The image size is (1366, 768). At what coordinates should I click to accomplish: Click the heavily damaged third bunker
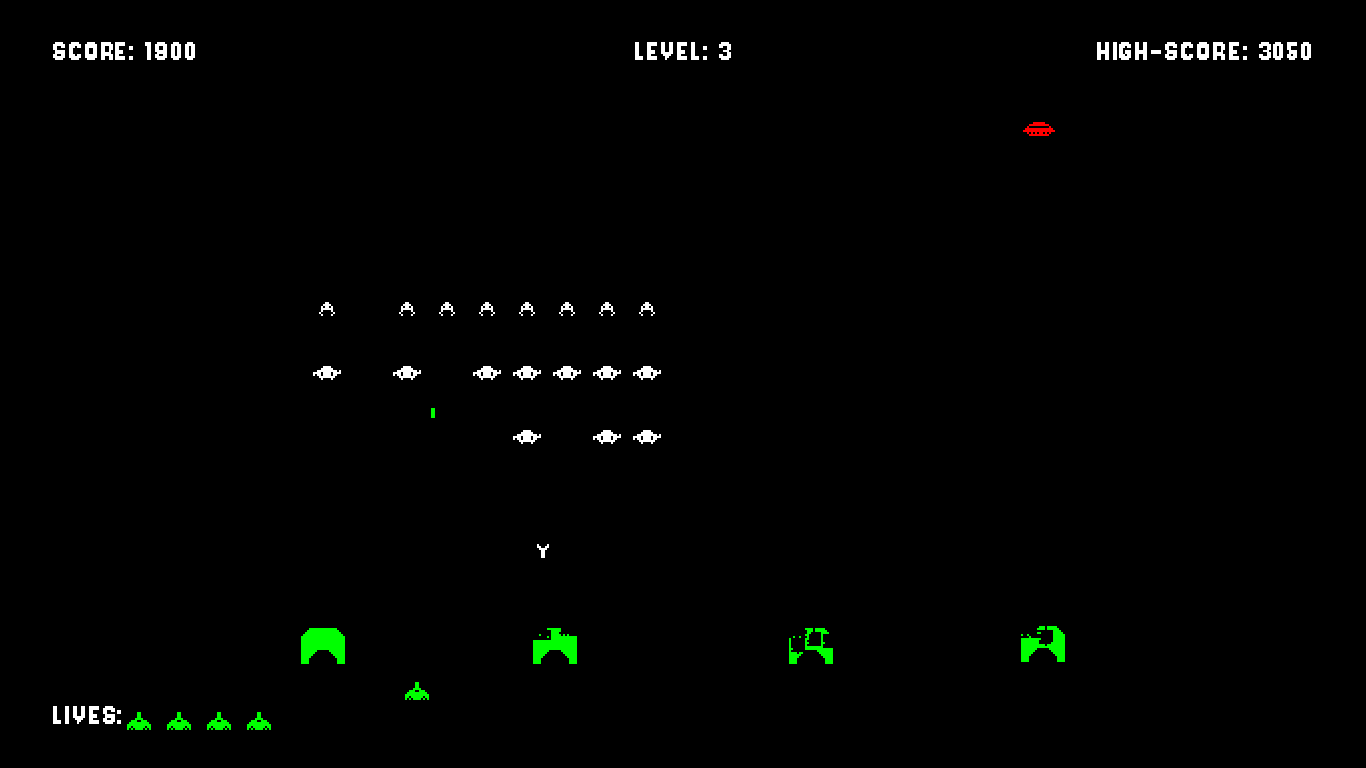(810, 646)
